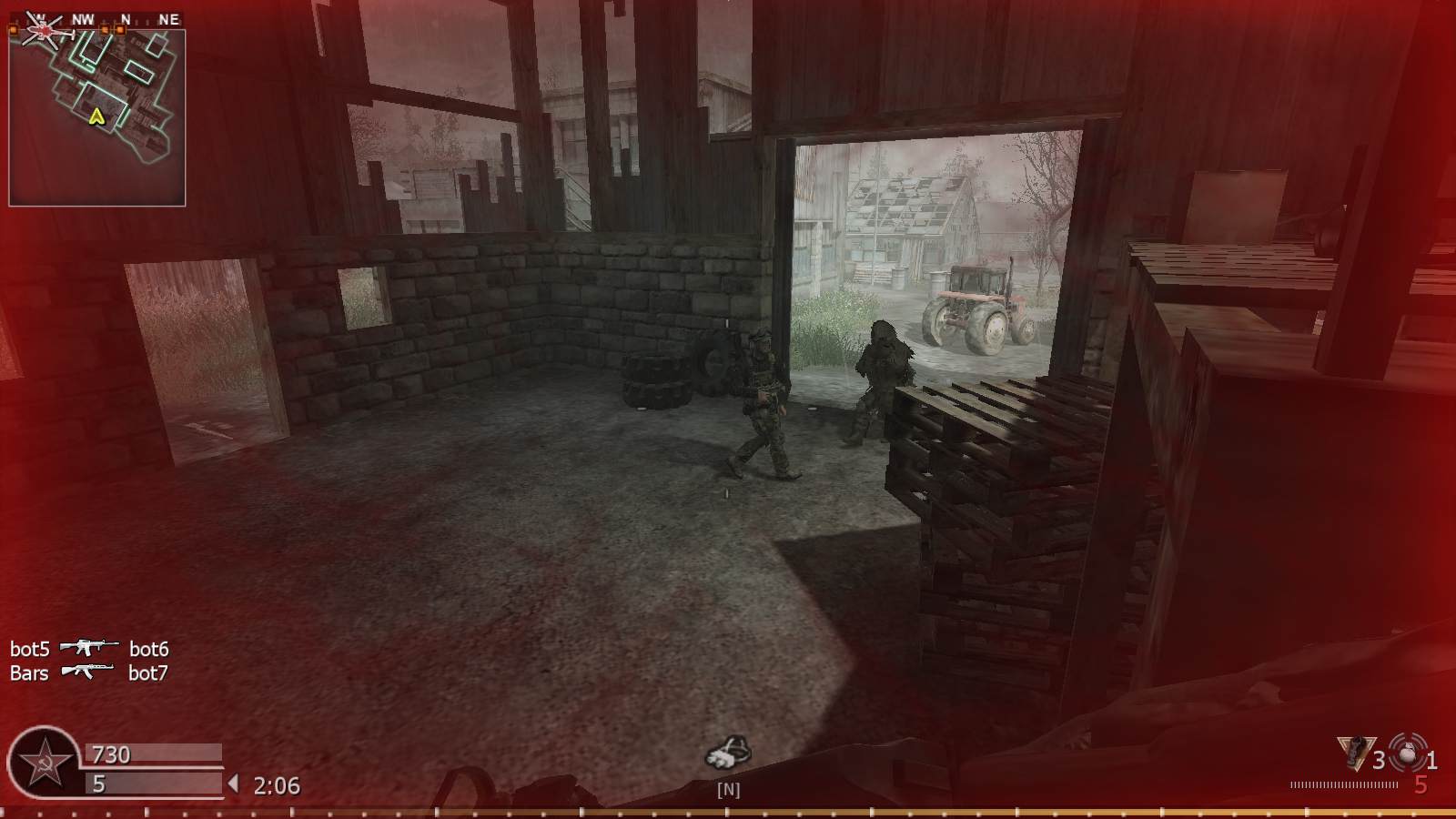Select the NW label on the compass bar
The height and width of the screenshot is (819, 1456).
click(x=83, y=16)
